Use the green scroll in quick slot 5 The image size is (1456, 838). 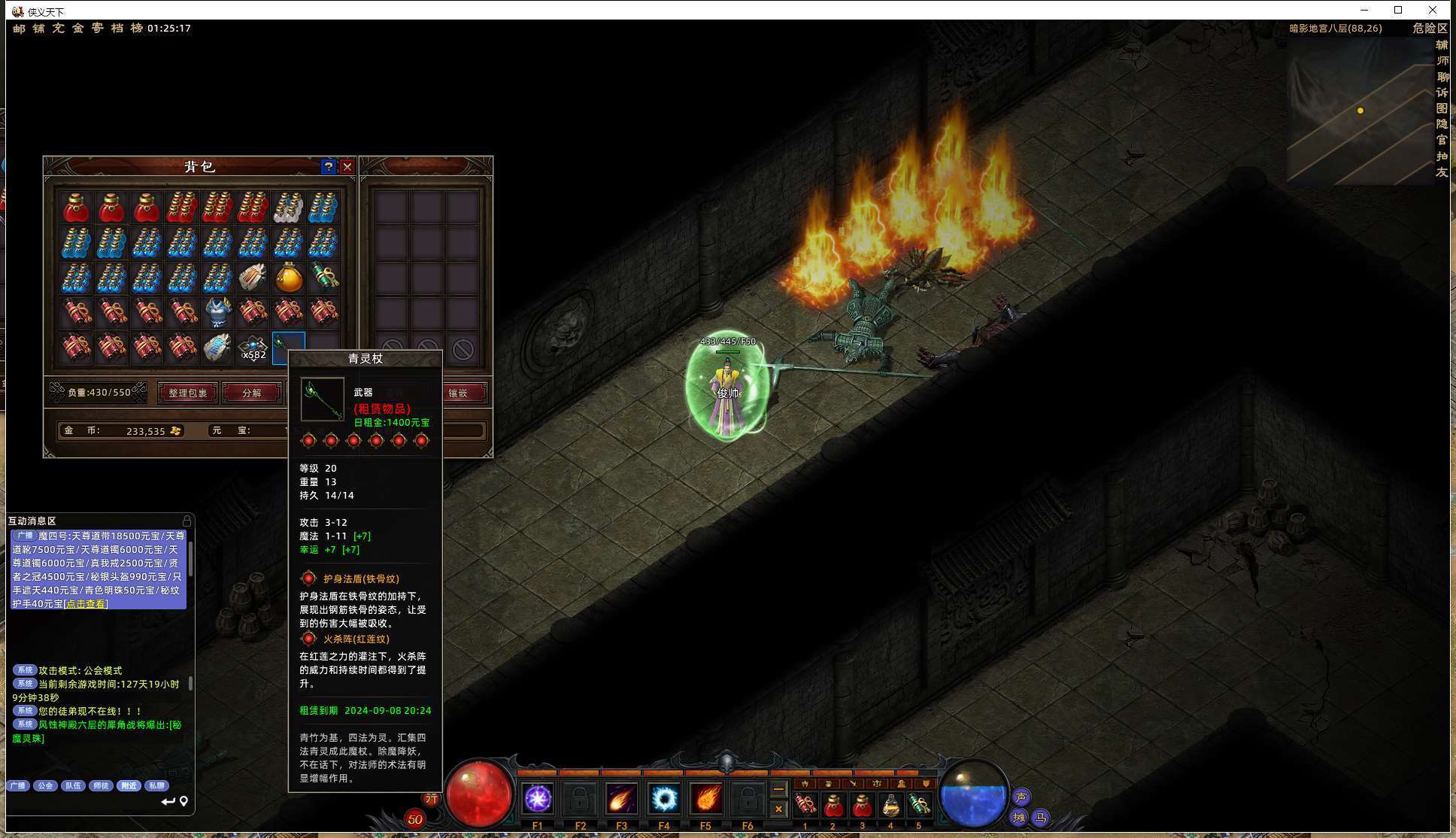(918, 806)
